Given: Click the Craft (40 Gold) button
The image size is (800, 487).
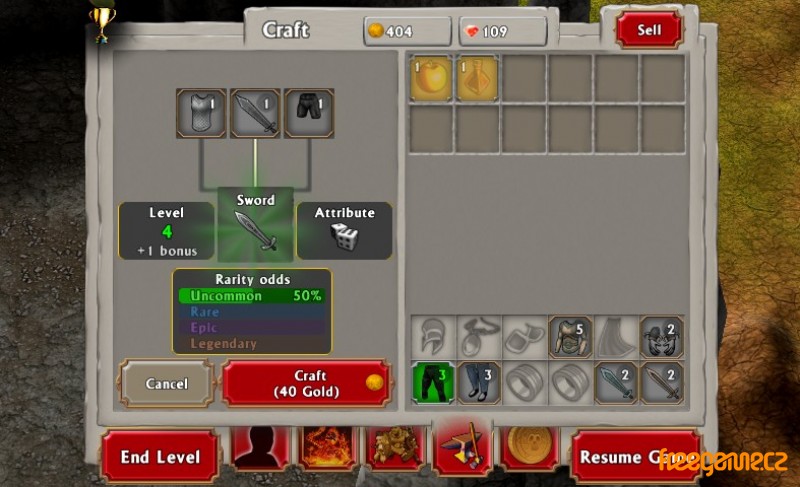Looking at the screenshot, I should point(305,383).
